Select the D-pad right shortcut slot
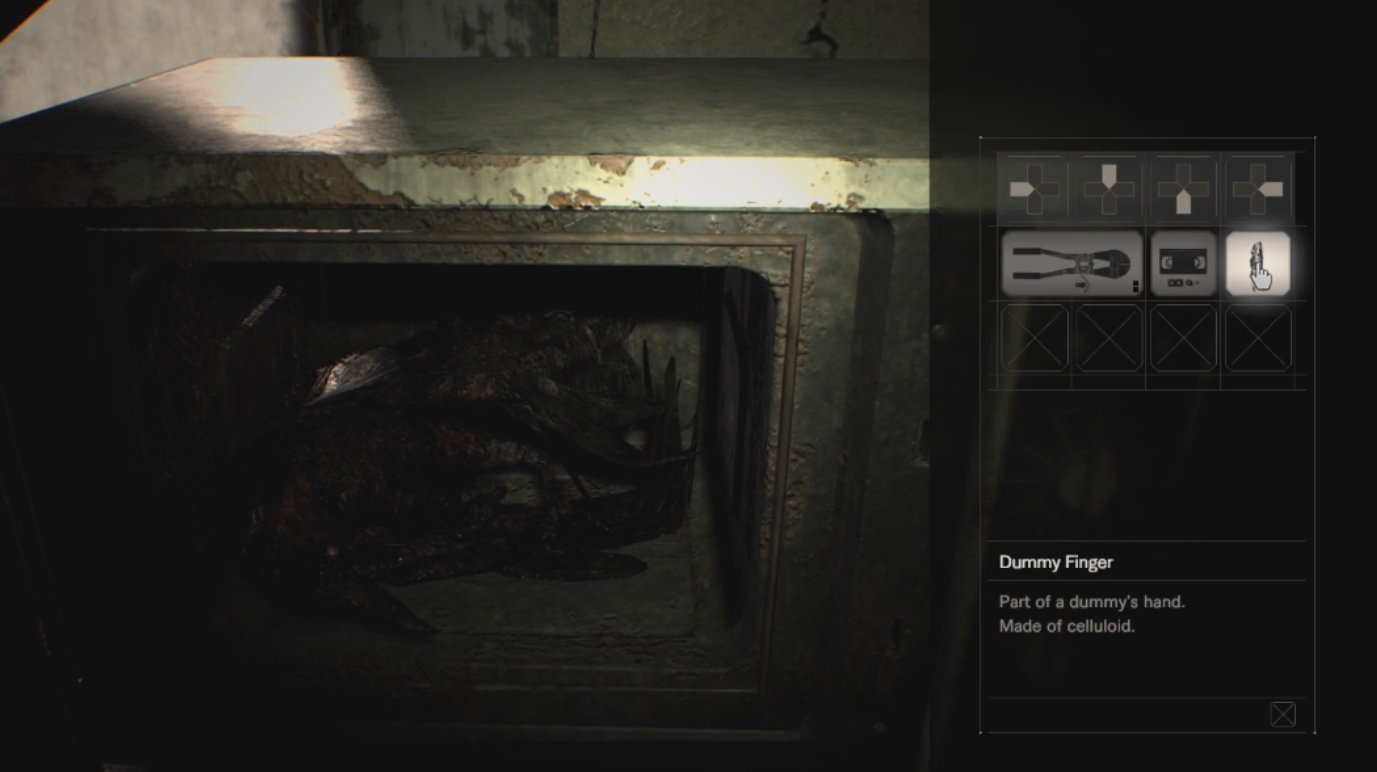This screenshot has width=1377, height=772. [x=1258, y=187]
